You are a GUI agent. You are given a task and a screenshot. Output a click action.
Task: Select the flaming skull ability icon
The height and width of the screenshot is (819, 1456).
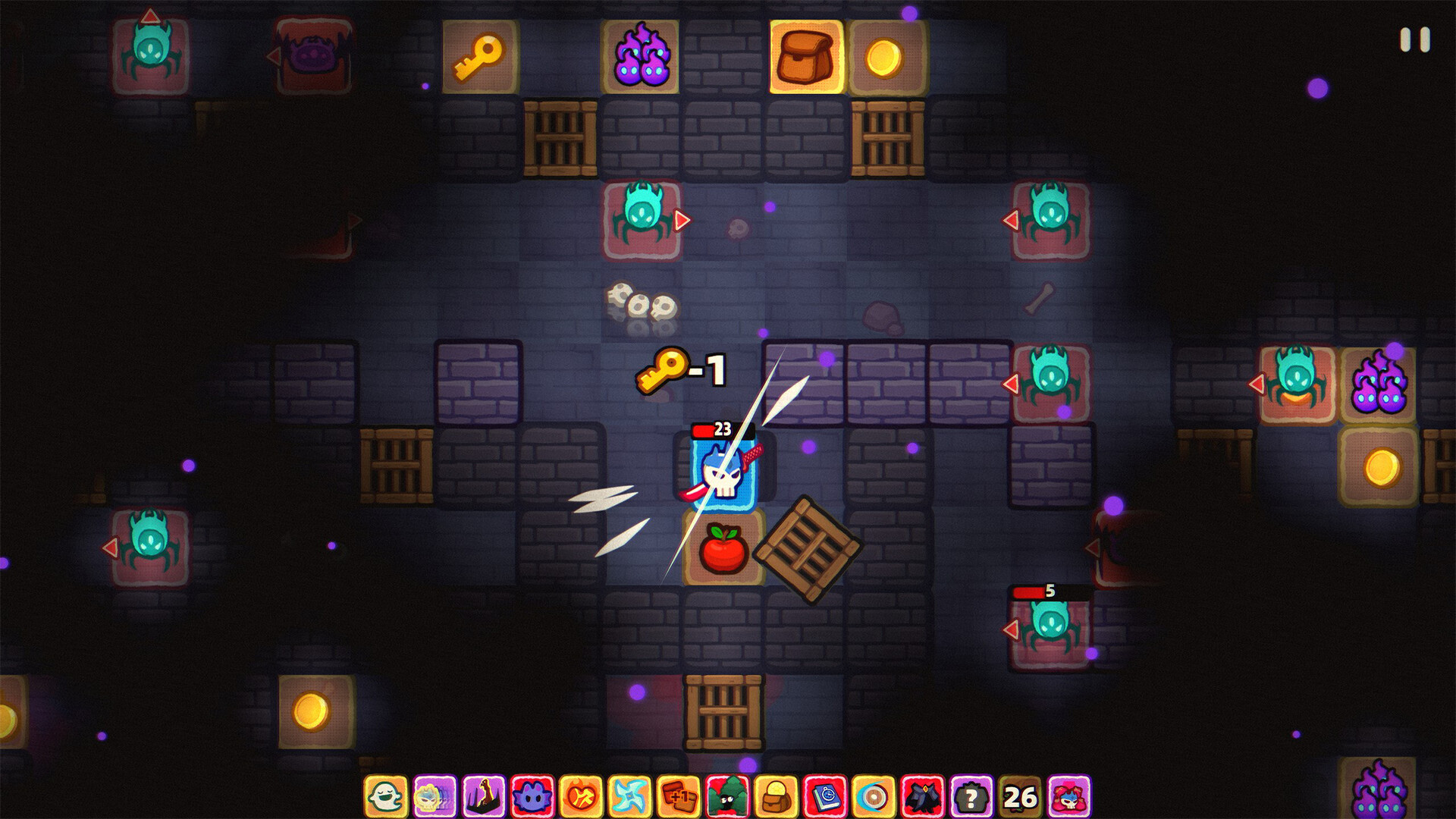coord(434,796)
